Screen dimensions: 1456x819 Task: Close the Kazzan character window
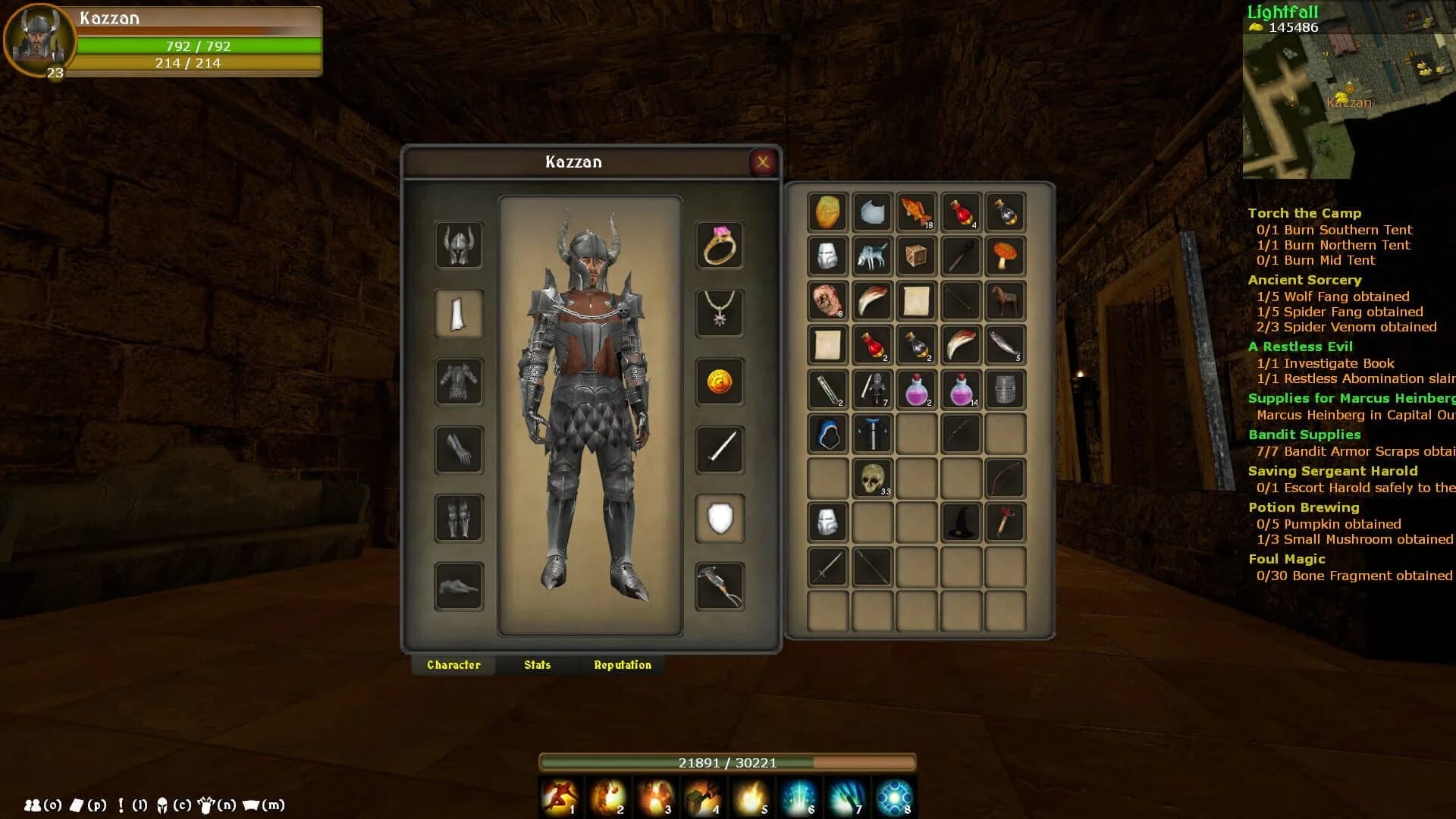763,162
